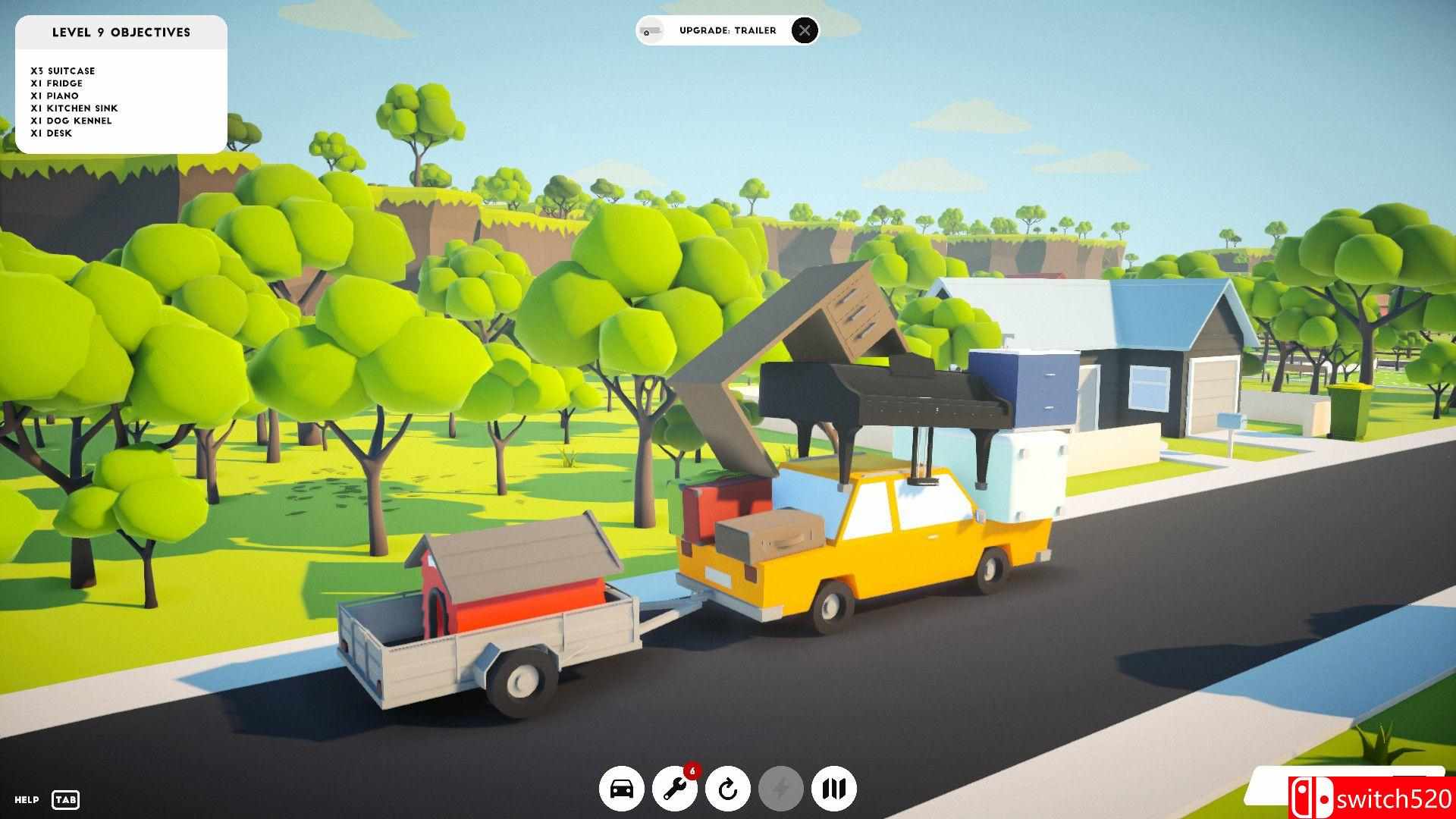
Task: Open the car vehicle button
Action: pos(622,789)
